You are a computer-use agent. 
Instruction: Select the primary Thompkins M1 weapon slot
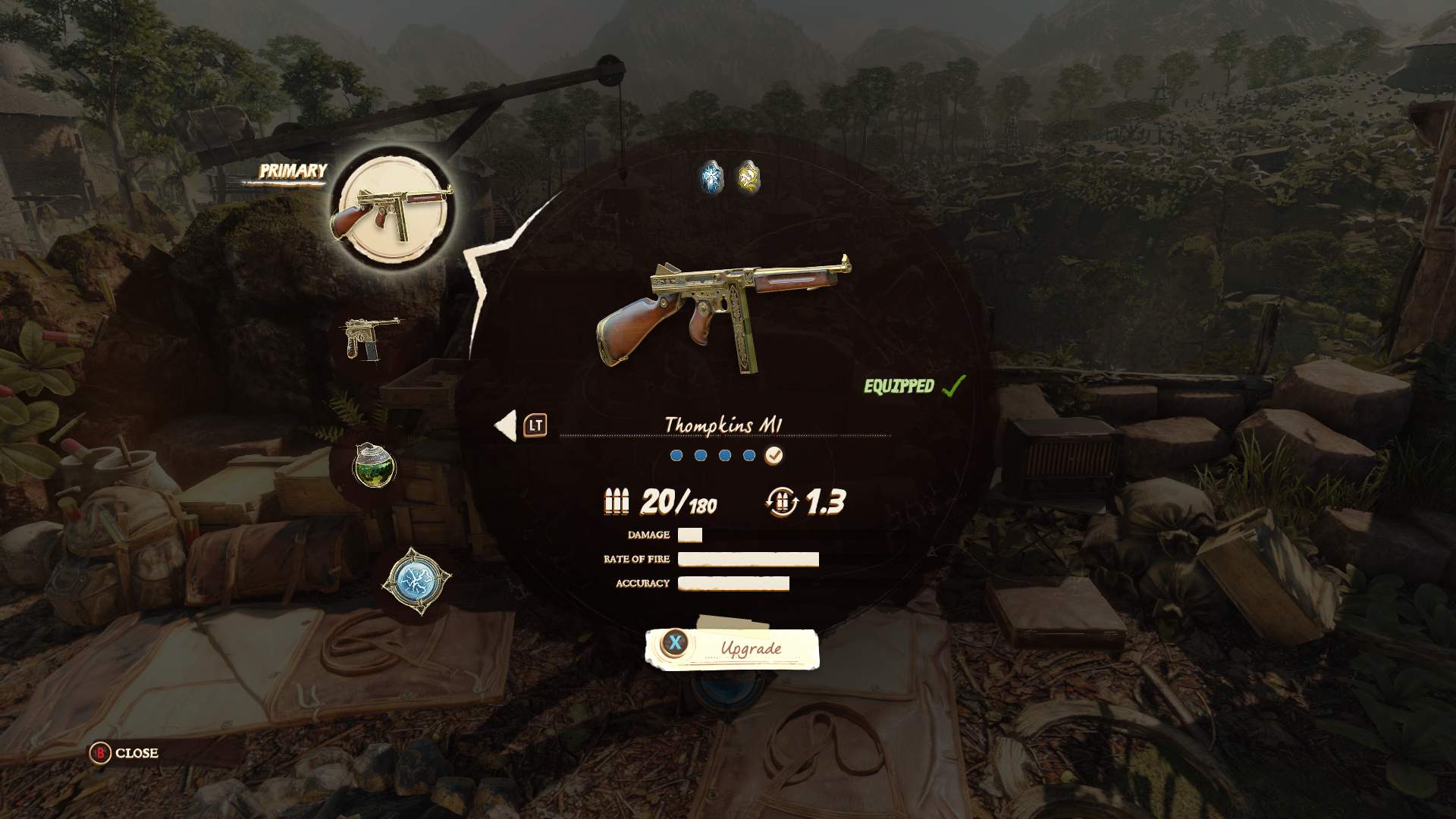pyautogui.click(x=391, y=207)
